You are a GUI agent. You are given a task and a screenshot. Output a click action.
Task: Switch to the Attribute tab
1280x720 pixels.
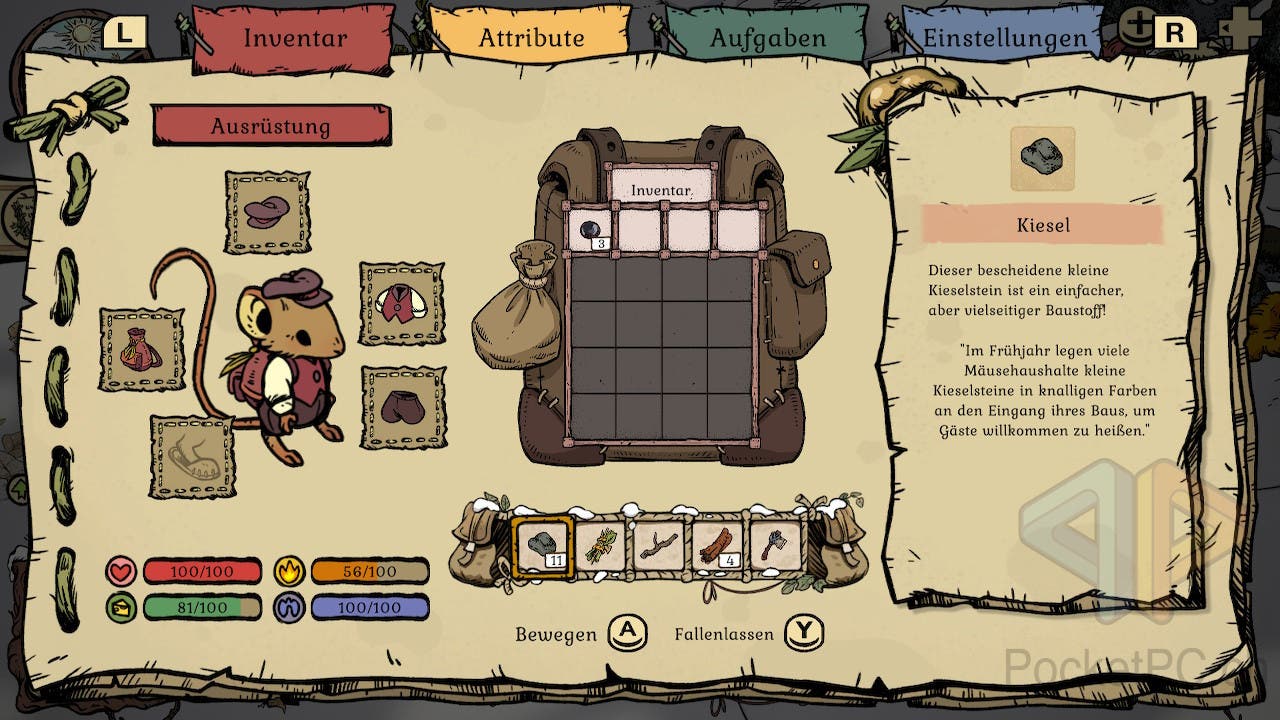coord(530,39)
